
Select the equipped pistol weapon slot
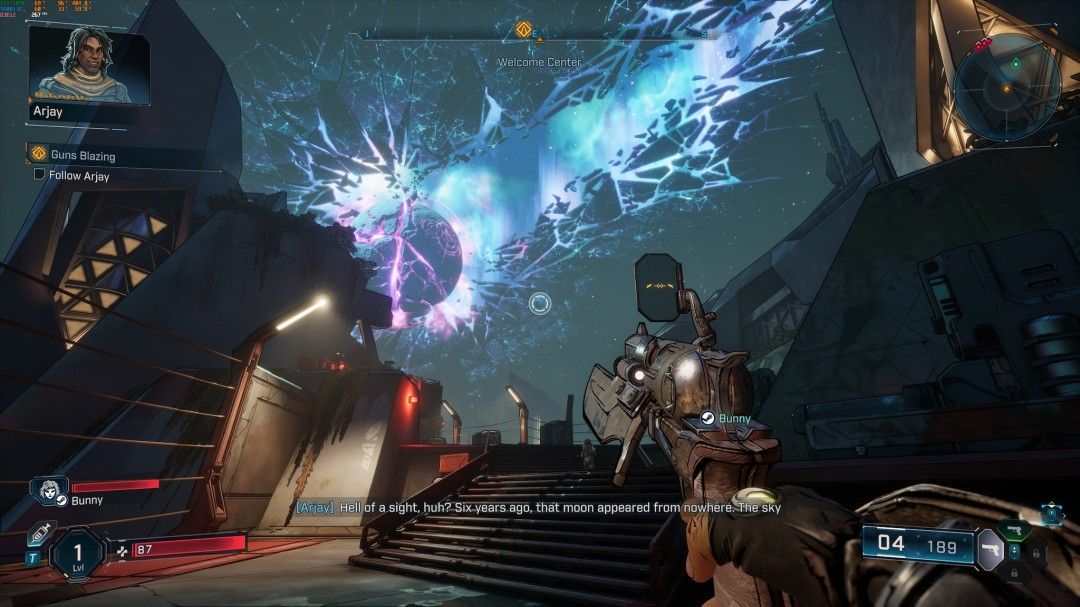(x=990, y=549)
